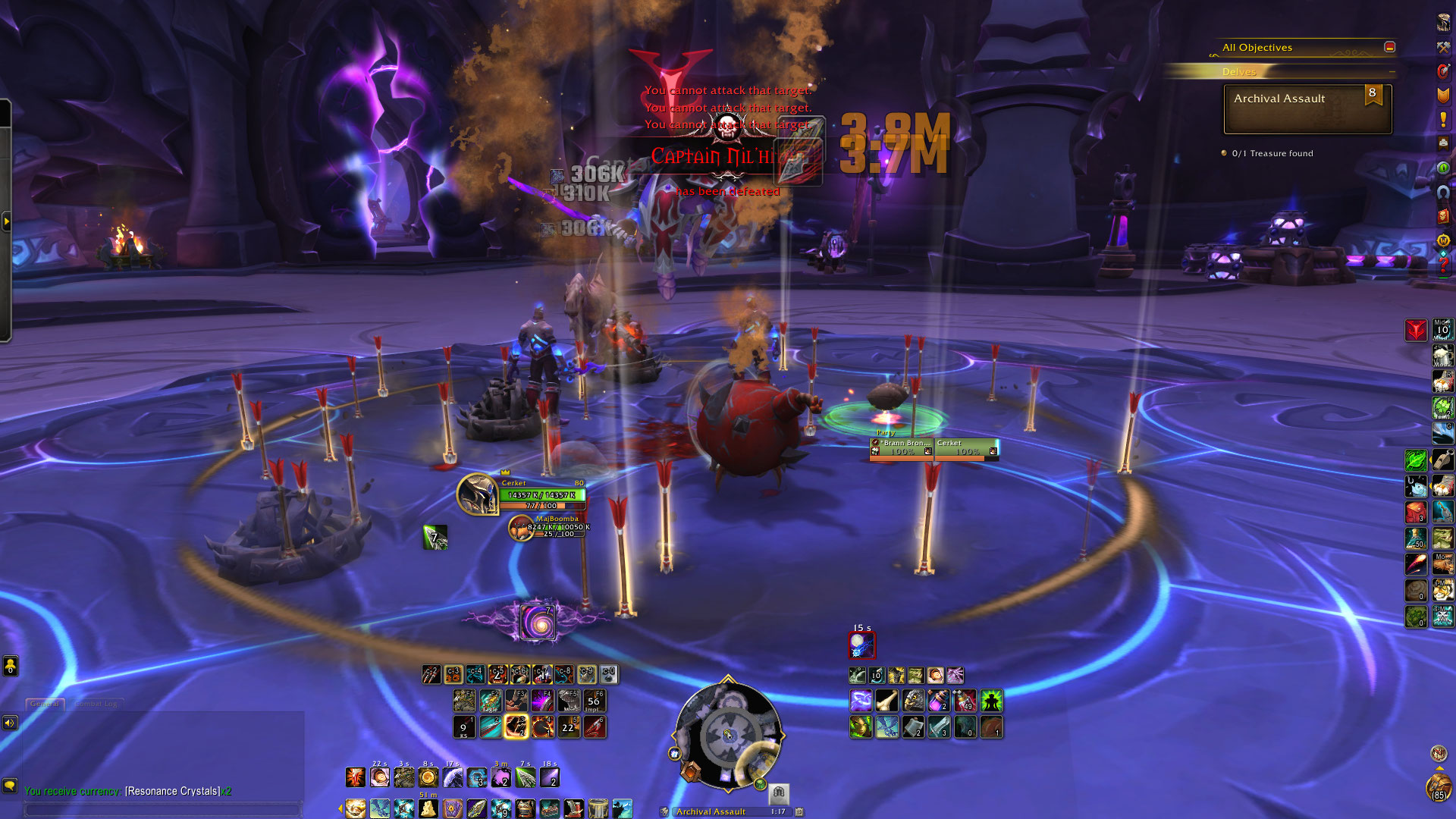
Task: Open the yellow exclamation mark quest log
Action: (1443, 120)
